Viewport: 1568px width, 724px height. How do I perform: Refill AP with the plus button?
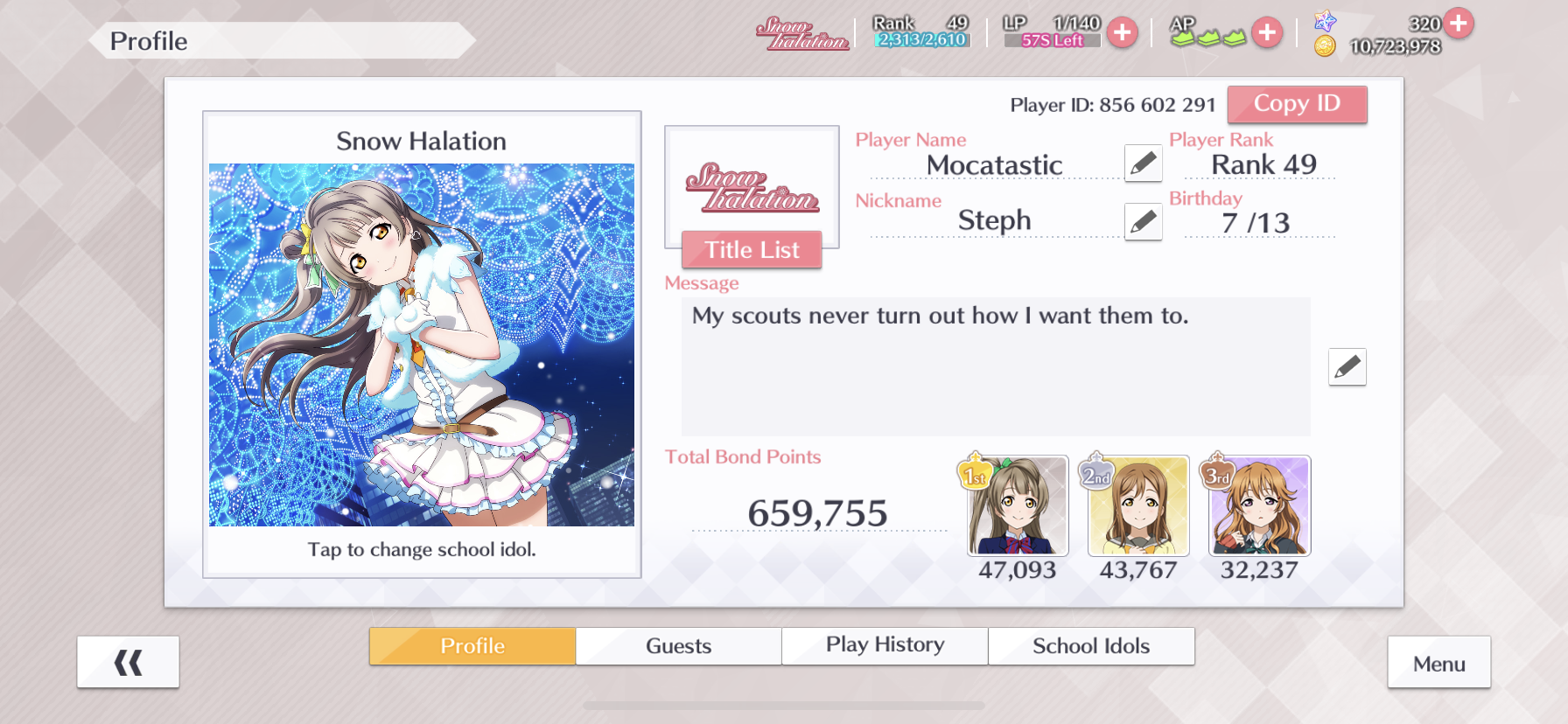pyautogui.click(x=1266, y=33)
